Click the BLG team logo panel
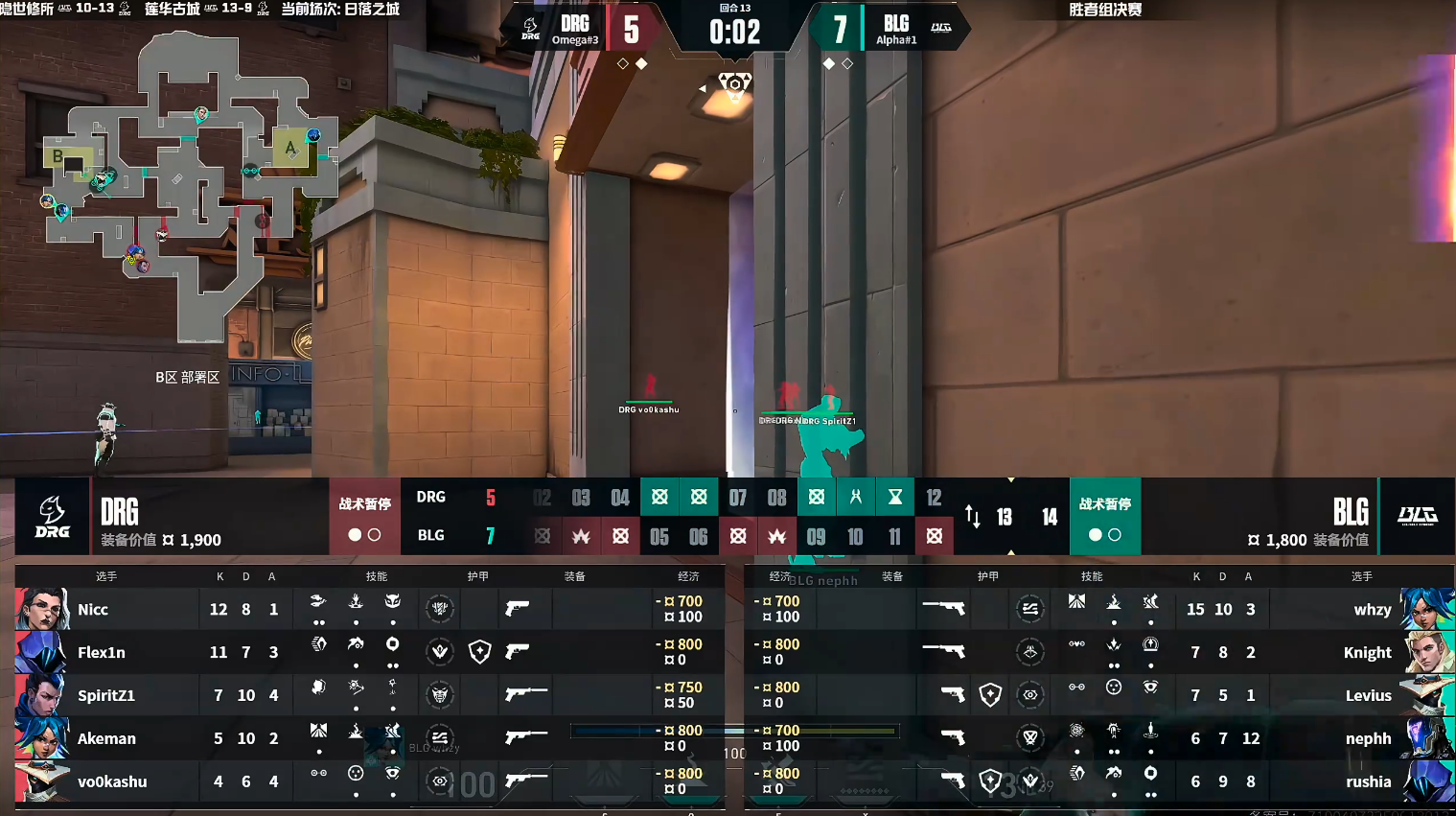The image size is (1456, 816). pos(1417,517)
